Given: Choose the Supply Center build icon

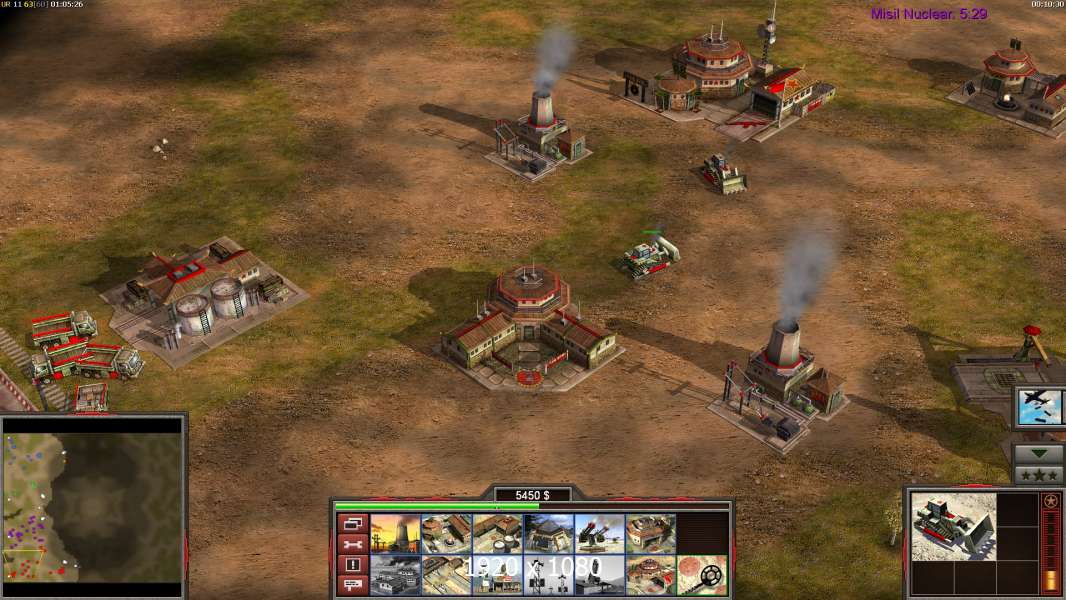Looking at the screenshot, I should point(497,533).
